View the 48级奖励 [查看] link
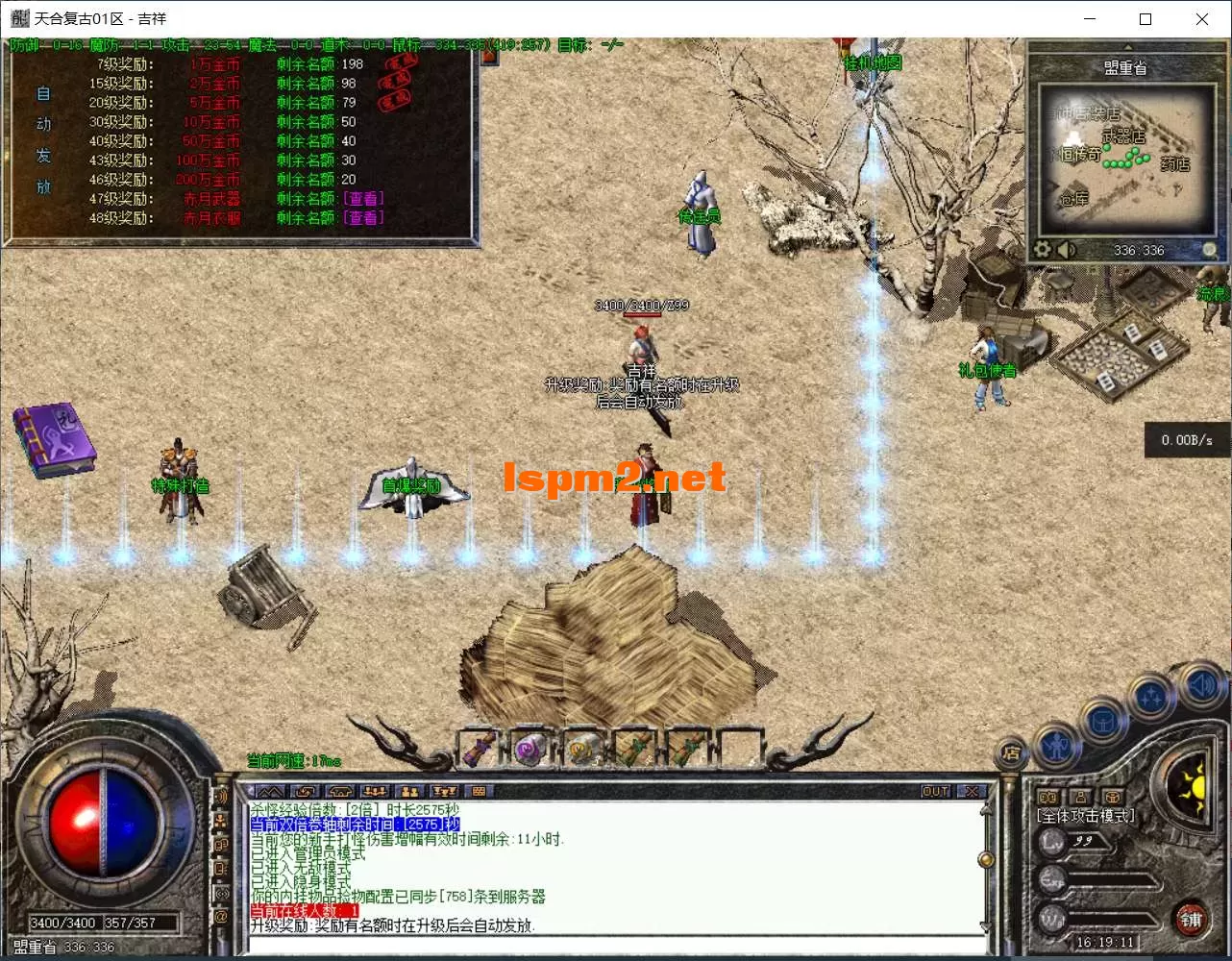This screenshot has height=961, width=1232. click(363, 218)
